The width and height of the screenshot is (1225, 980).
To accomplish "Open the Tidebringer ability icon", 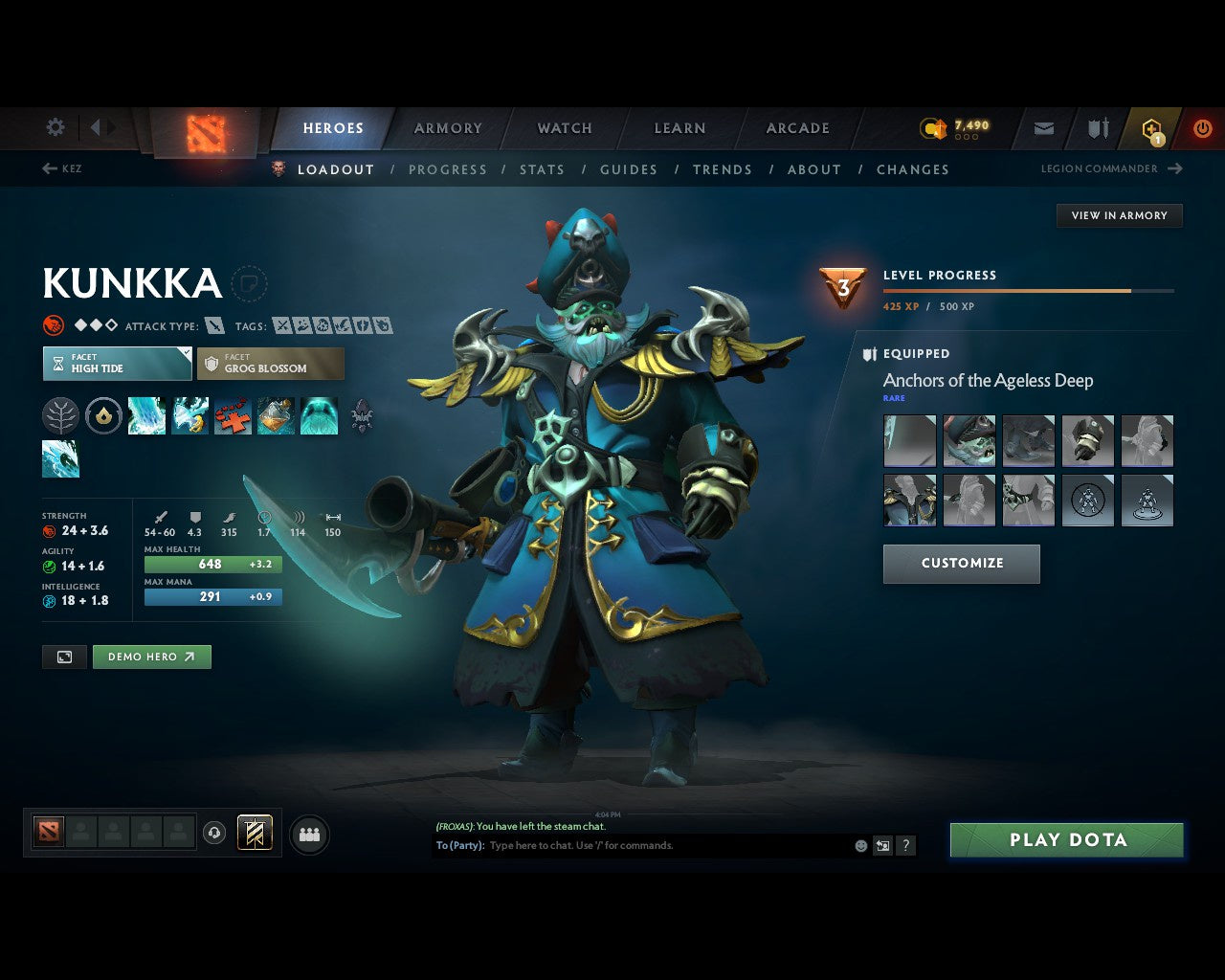I will (190, 416).
